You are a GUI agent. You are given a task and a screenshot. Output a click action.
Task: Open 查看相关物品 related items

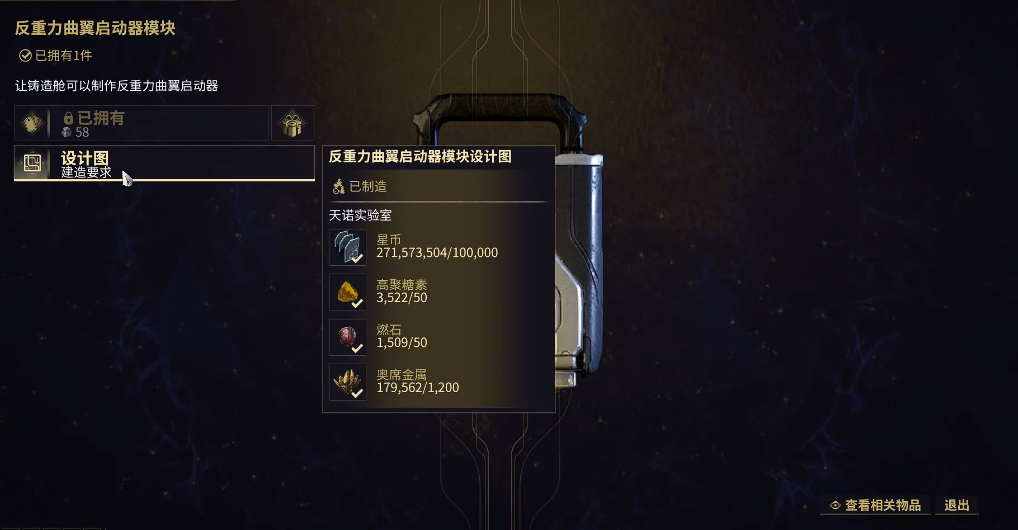876,506
